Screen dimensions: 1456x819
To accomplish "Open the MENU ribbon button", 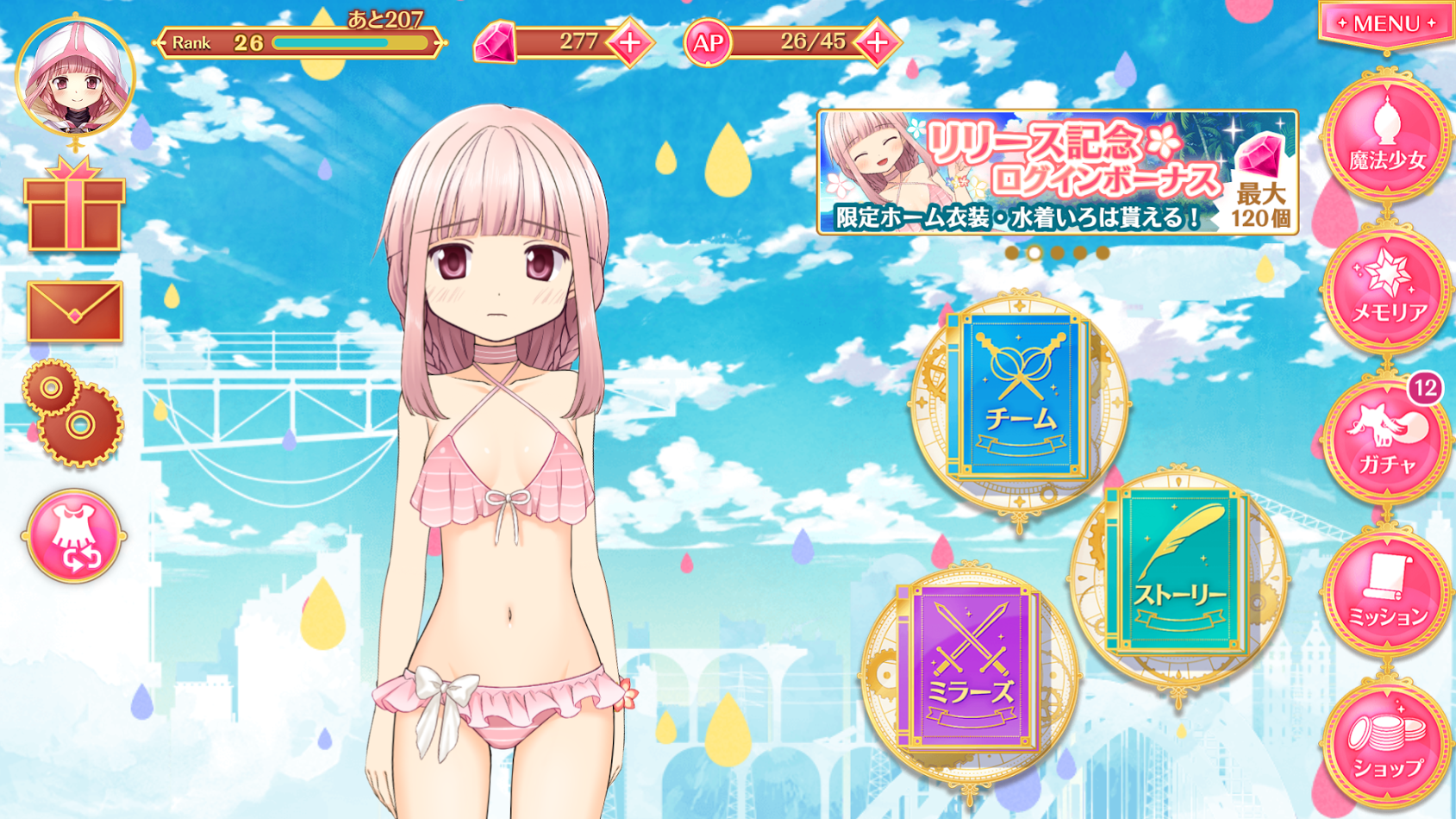I will pyautogui.click(x=1386, y=24).
